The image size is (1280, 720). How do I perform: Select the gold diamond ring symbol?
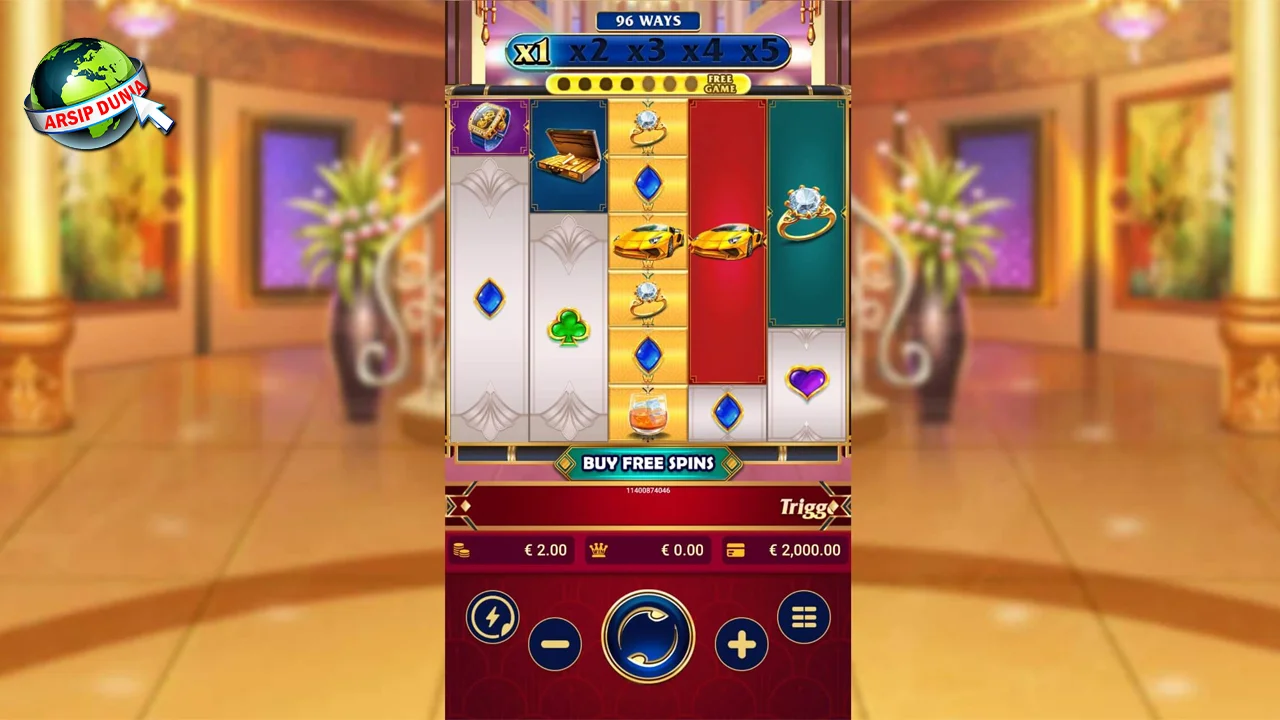(x=806, y=212)
